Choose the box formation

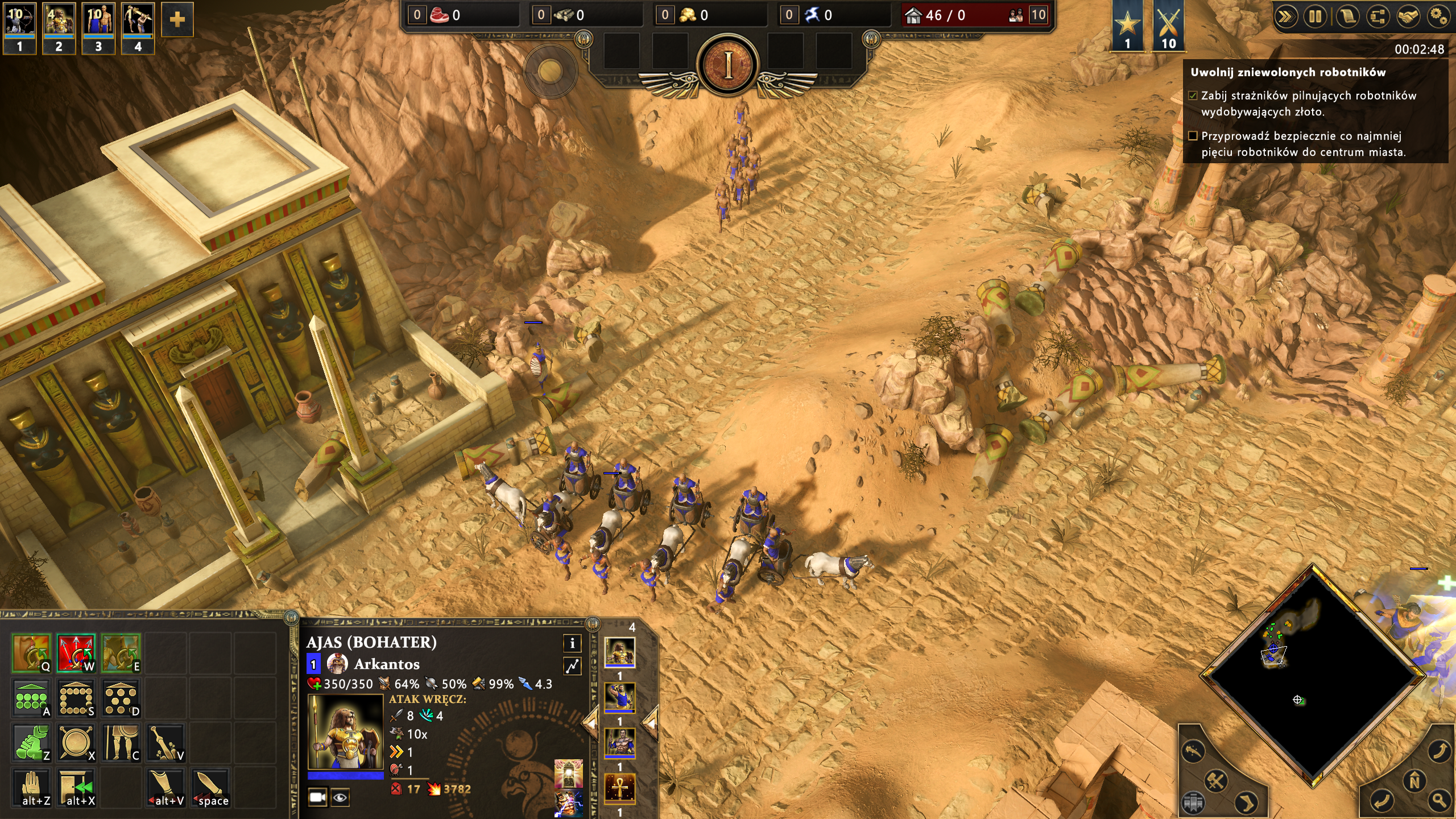(76, 698)
